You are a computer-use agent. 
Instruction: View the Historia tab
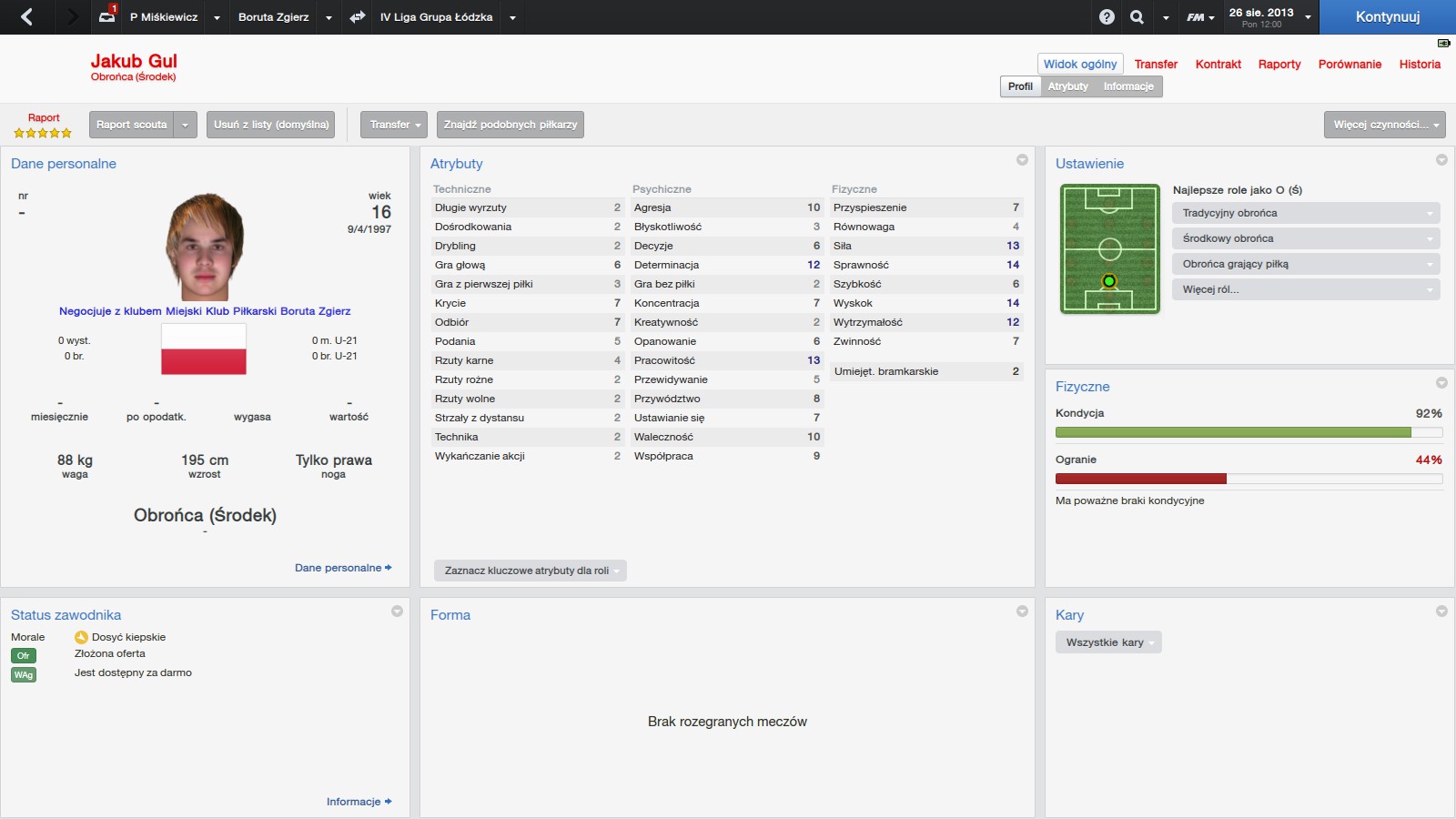pyautogui.click(x=1420, y=65)
